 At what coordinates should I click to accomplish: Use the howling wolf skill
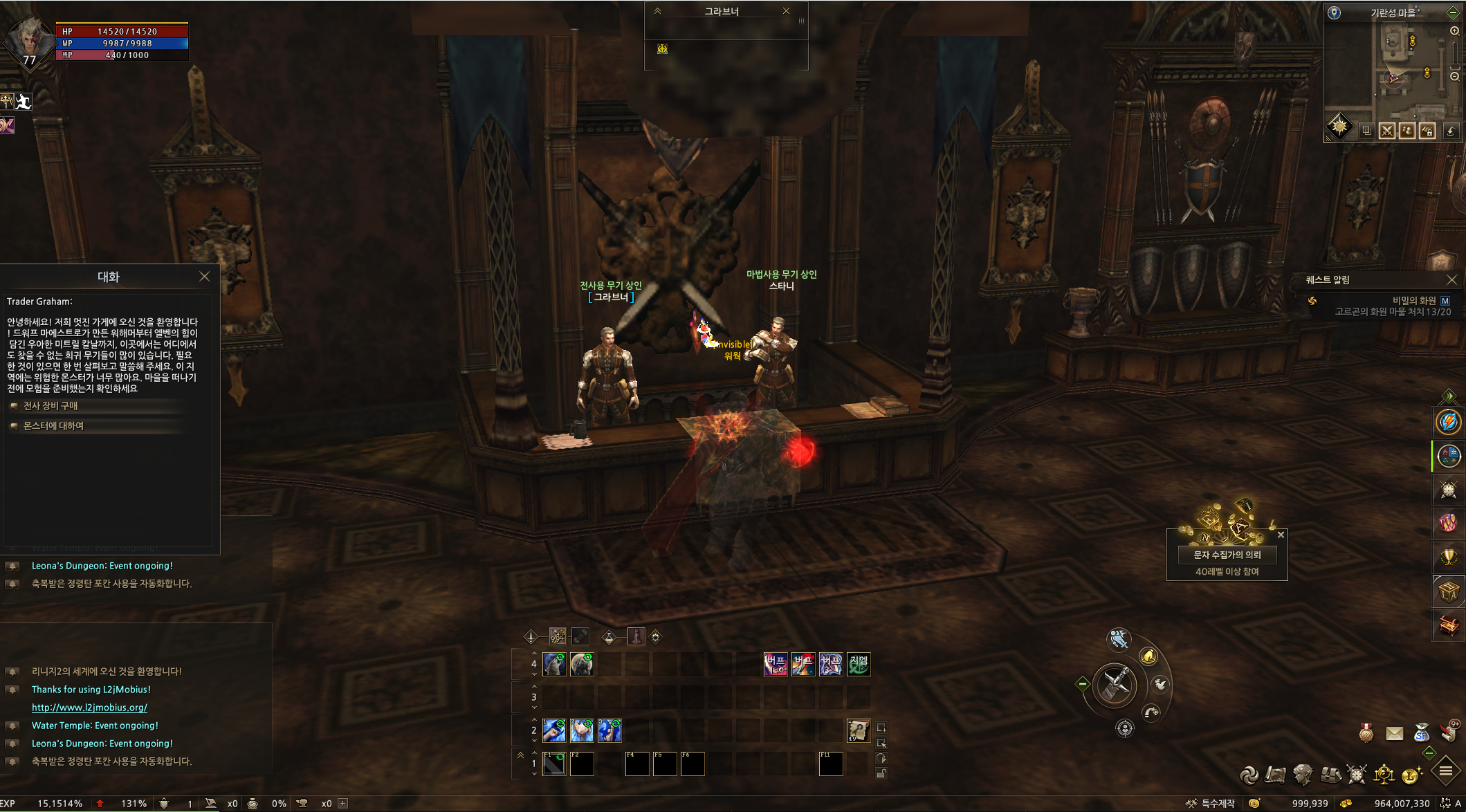click(x=554, y=664)
